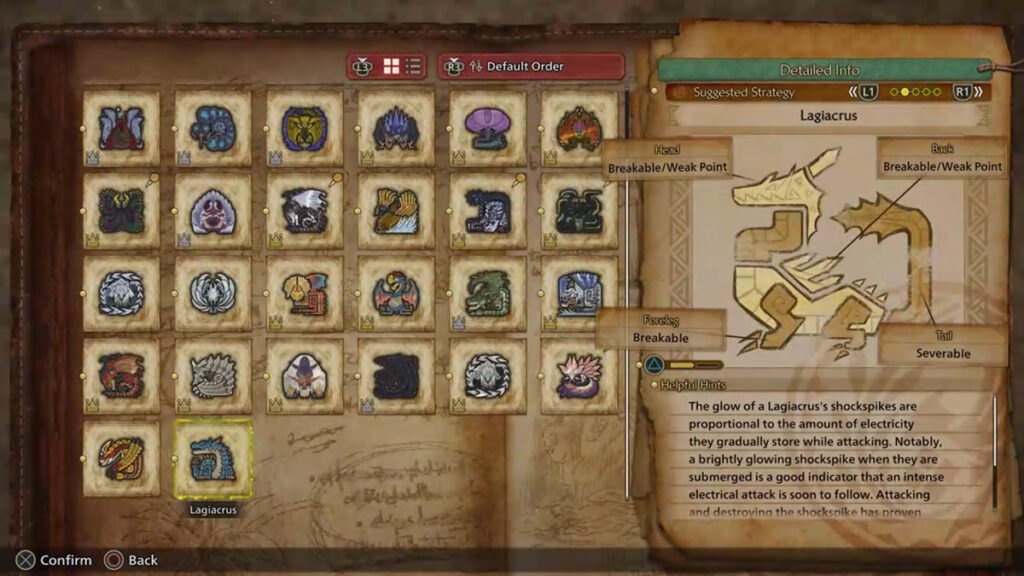Select the grey spiked Gravios icon
Viewport: 1024px width, 576px height.
(213, 376)
